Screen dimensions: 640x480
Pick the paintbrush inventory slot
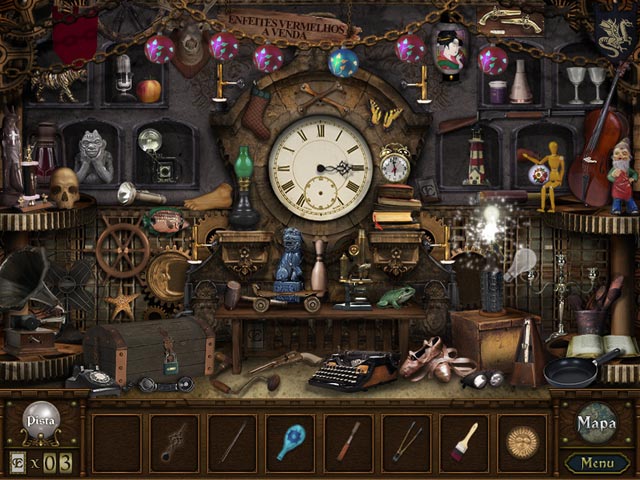pyautogui.click(x=464, y=442)
